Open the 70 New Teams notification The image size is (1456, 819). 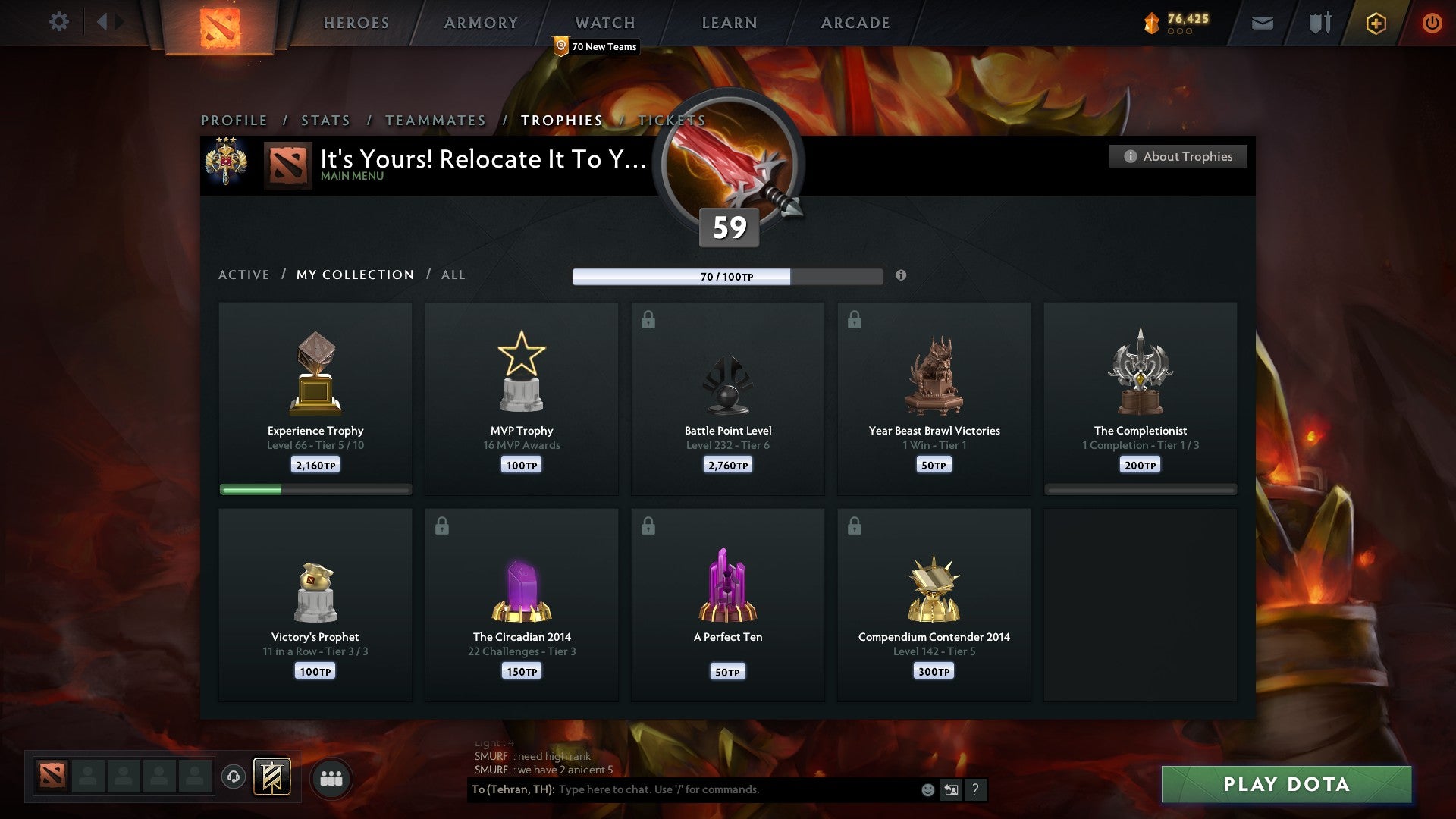point(597,46)
